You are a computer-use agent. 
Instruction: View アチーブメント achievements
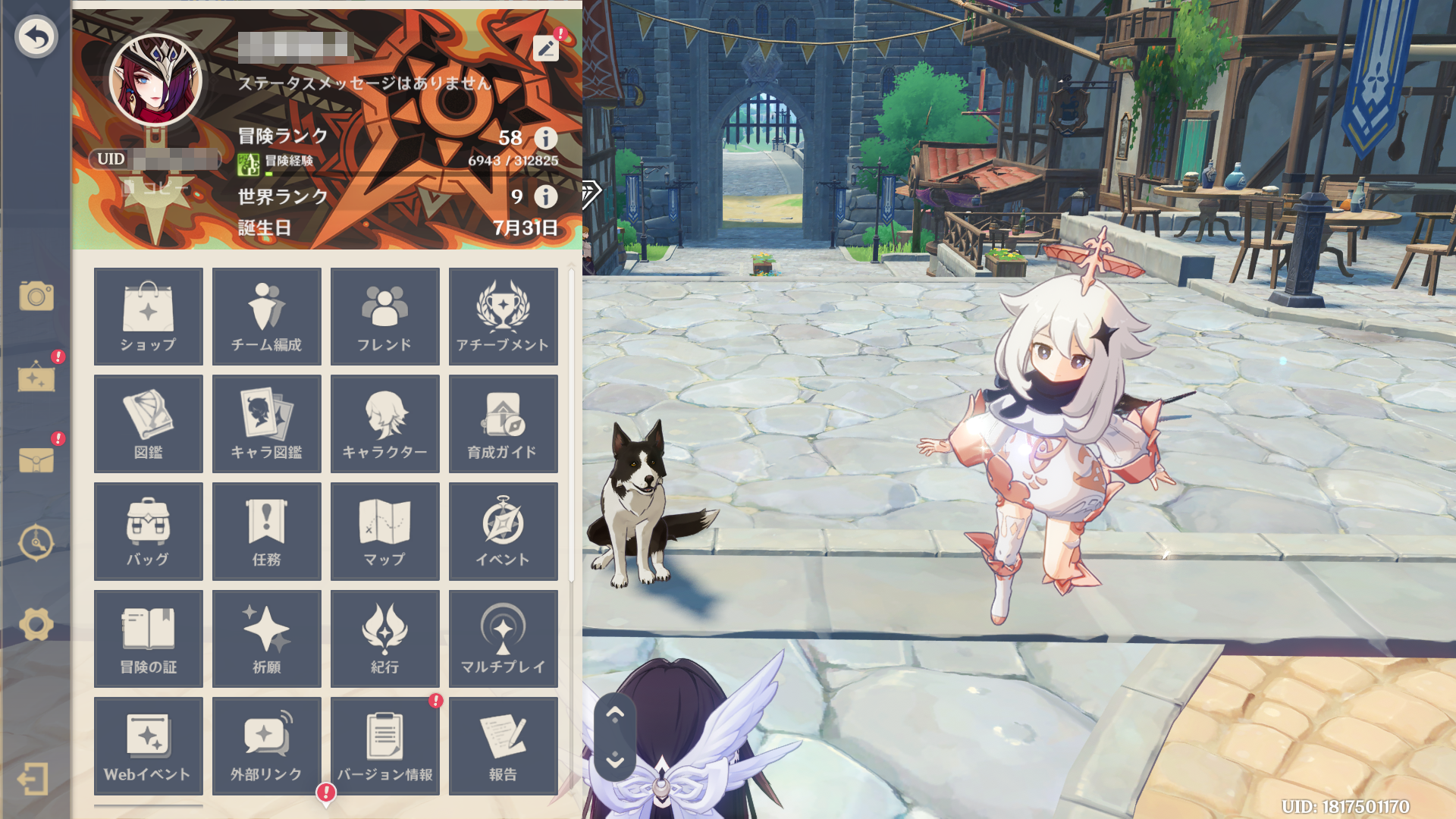coord(504,316)
